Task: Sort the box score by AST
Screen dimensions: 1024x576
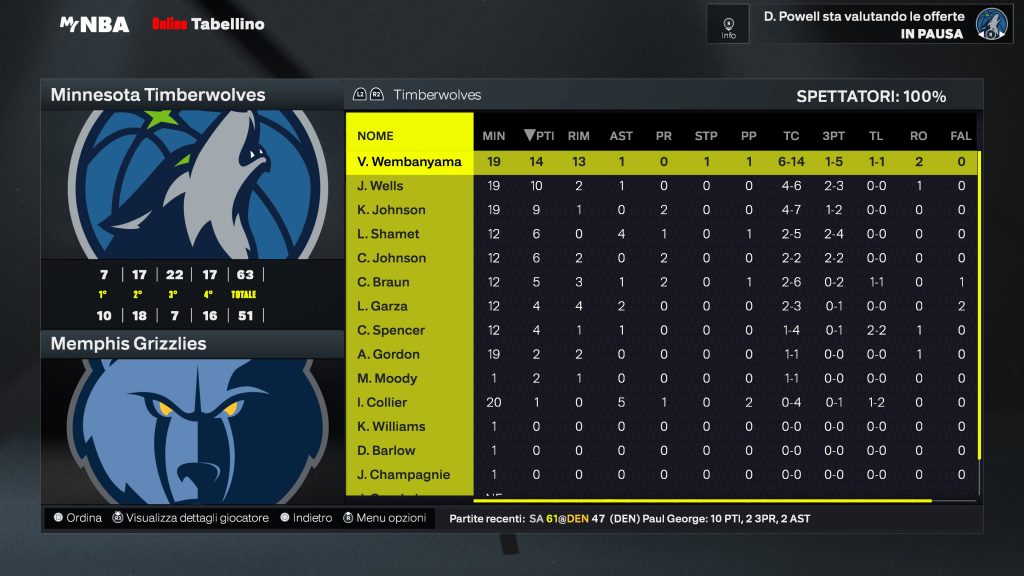Action: [x=621, y=136]
